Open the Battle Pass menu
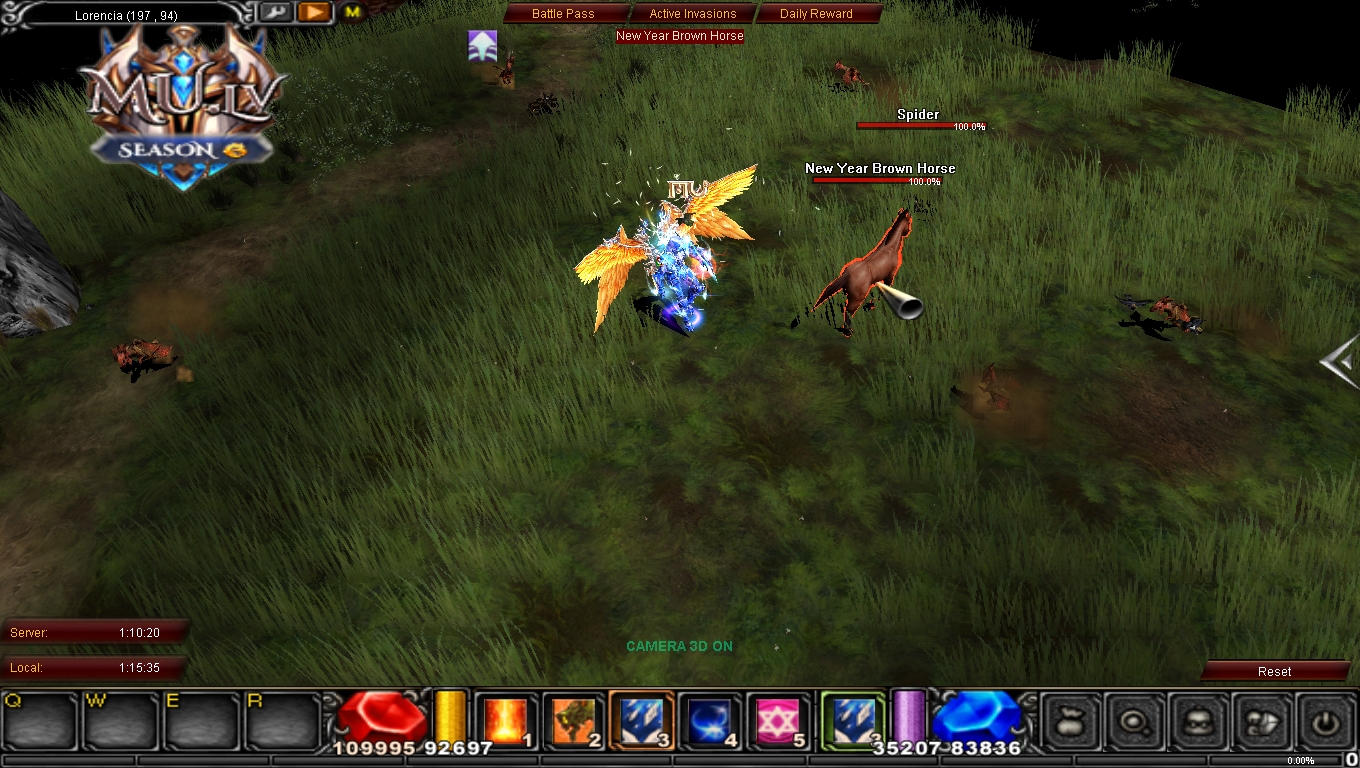Image resolution: width=1360 pixels, height=768 pixels. coord(563,14)
